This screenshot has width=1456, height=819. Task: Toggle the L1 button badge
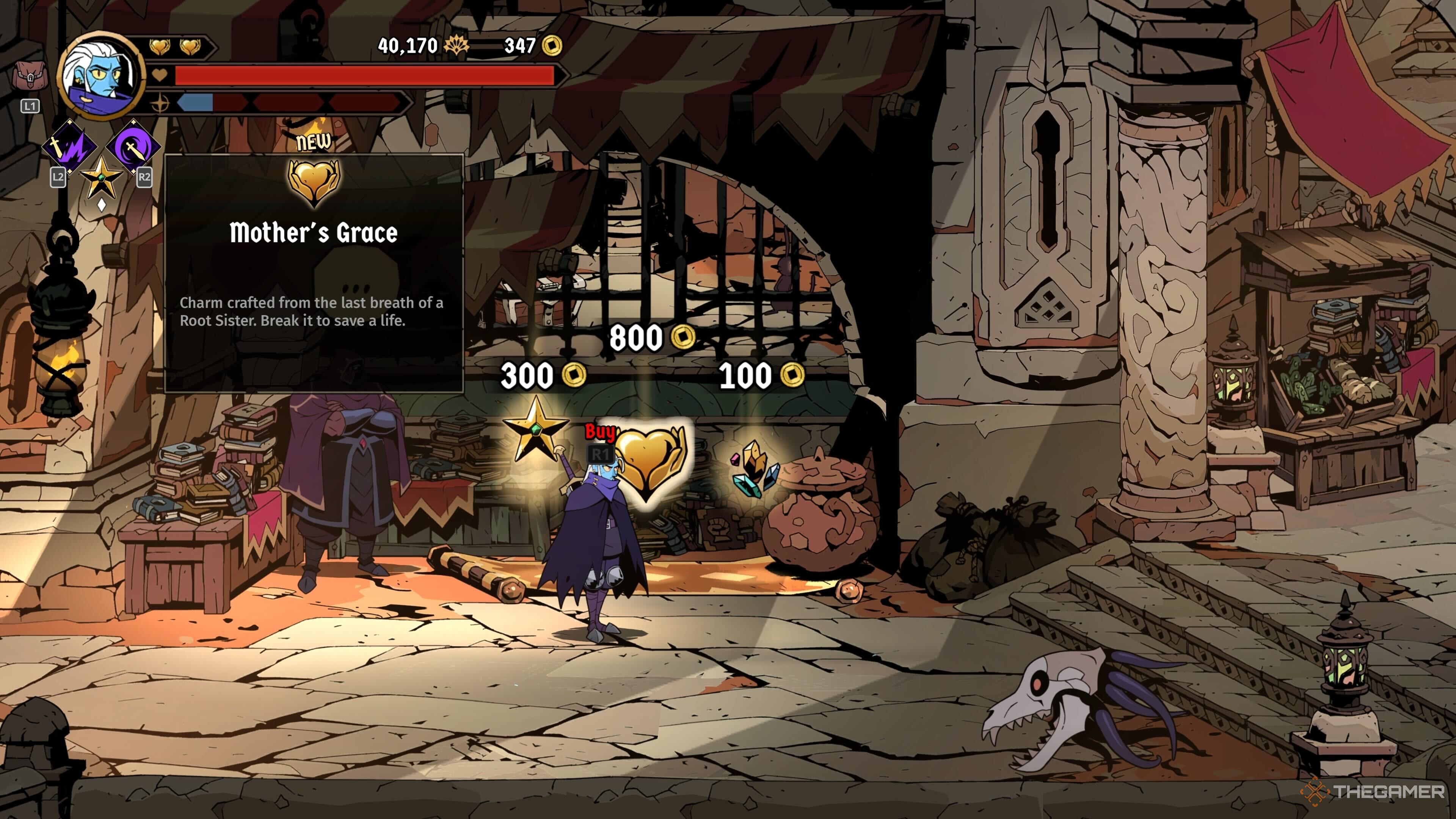pos(30,105)
